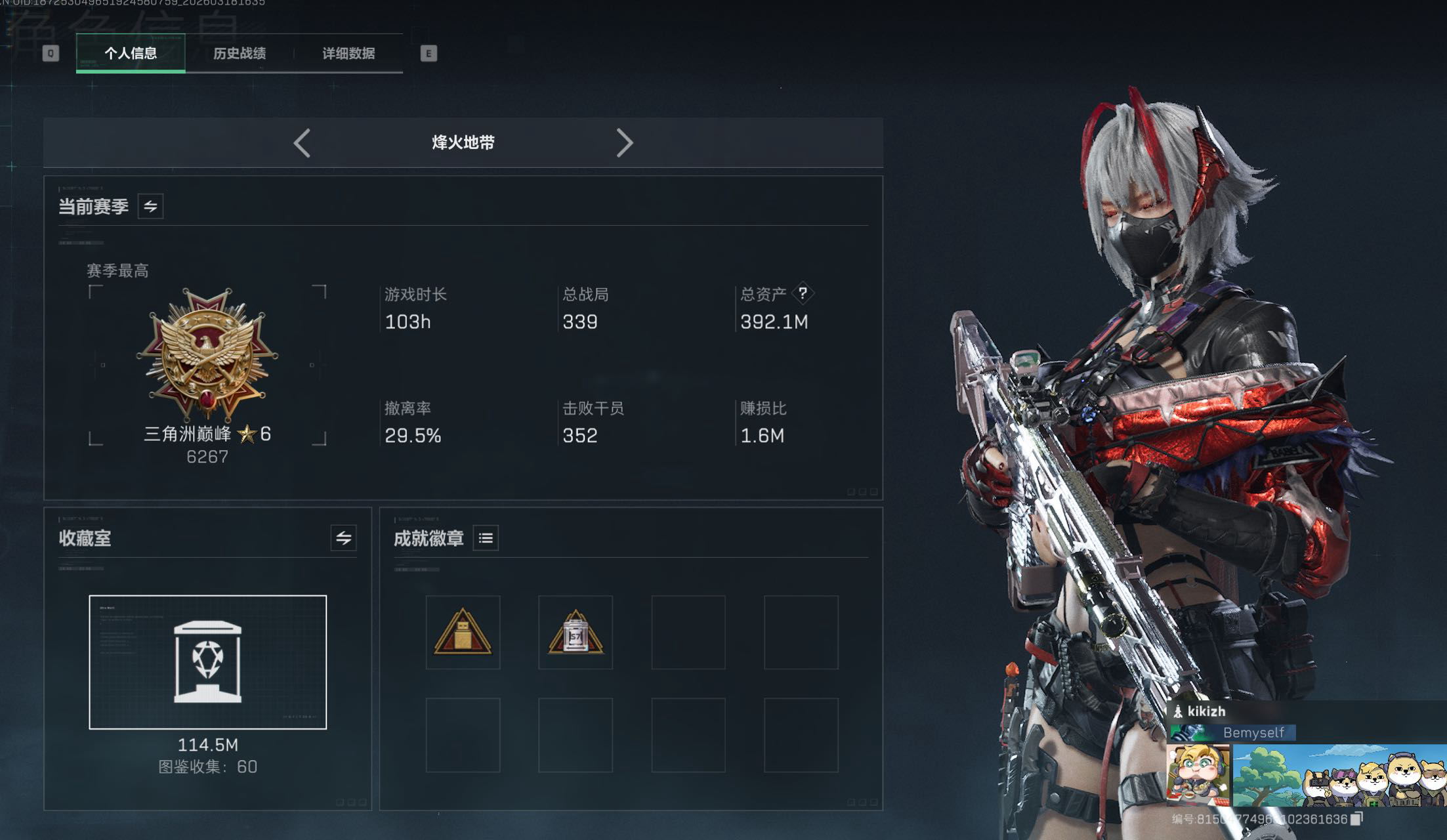Image resolution: width=1447 pixels, height=840 pixels.
Task: Switch to the 个人信息 tab
Action: click(x=131, y=53)
